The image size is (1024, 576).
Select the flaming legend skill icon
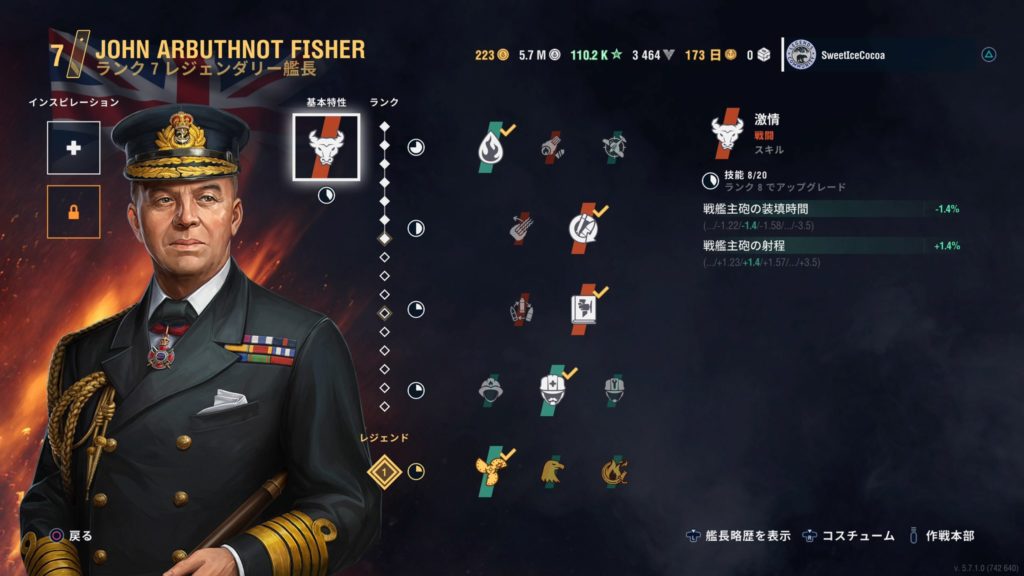coord(613,470)
